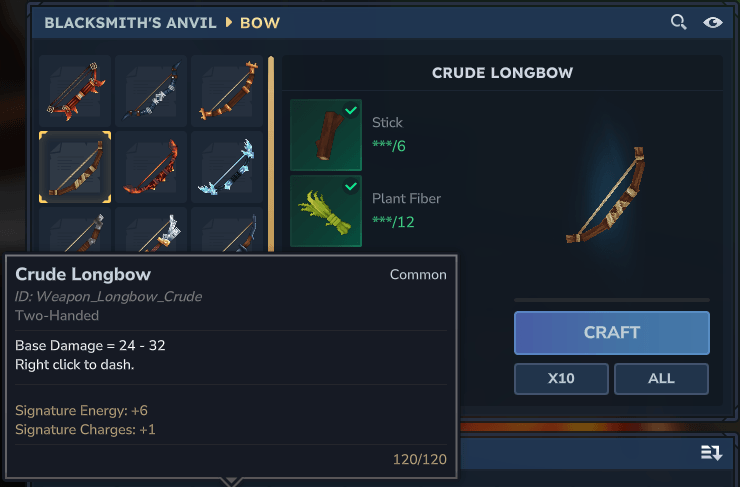Open the recipe search magnifier

pyautogui.click(x=679, y=22)
